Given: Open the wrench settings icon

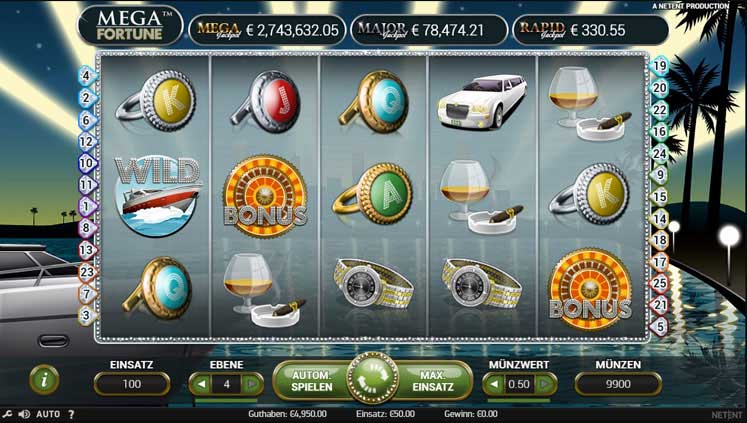Looking at the screenshot, I should [7, 413].
